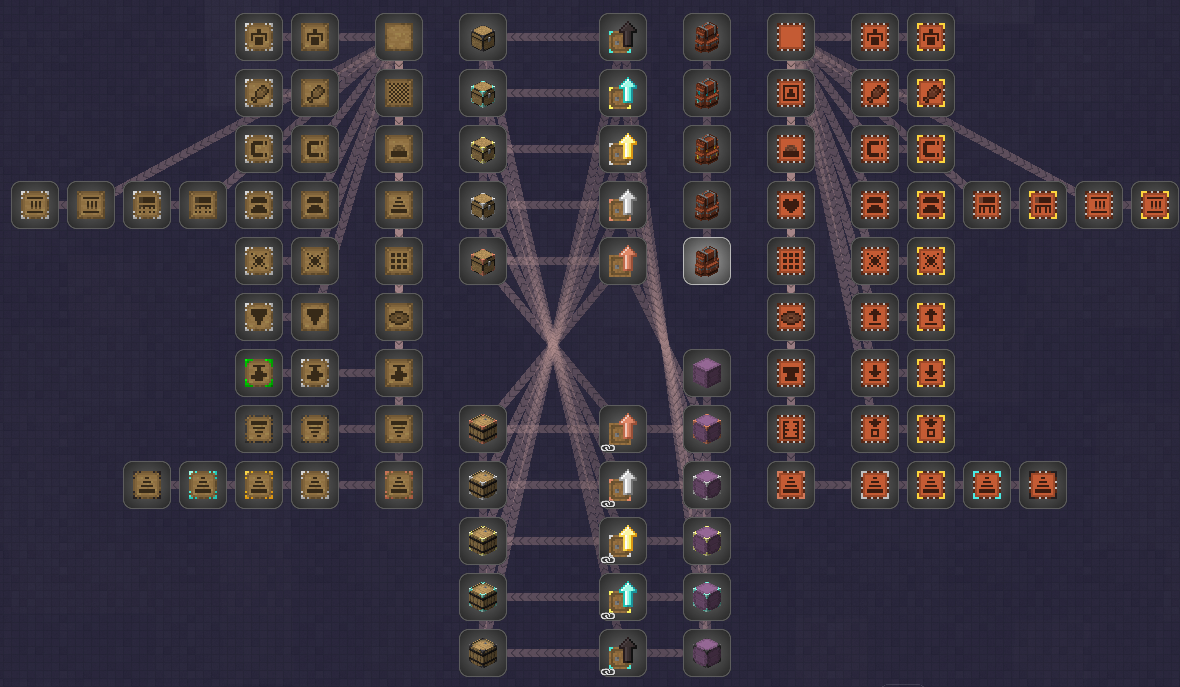This screenshot has height=687, width=1180.
Task: Choose the purple shulker box with no arrow beside it
Action: [x=707, y=373]
